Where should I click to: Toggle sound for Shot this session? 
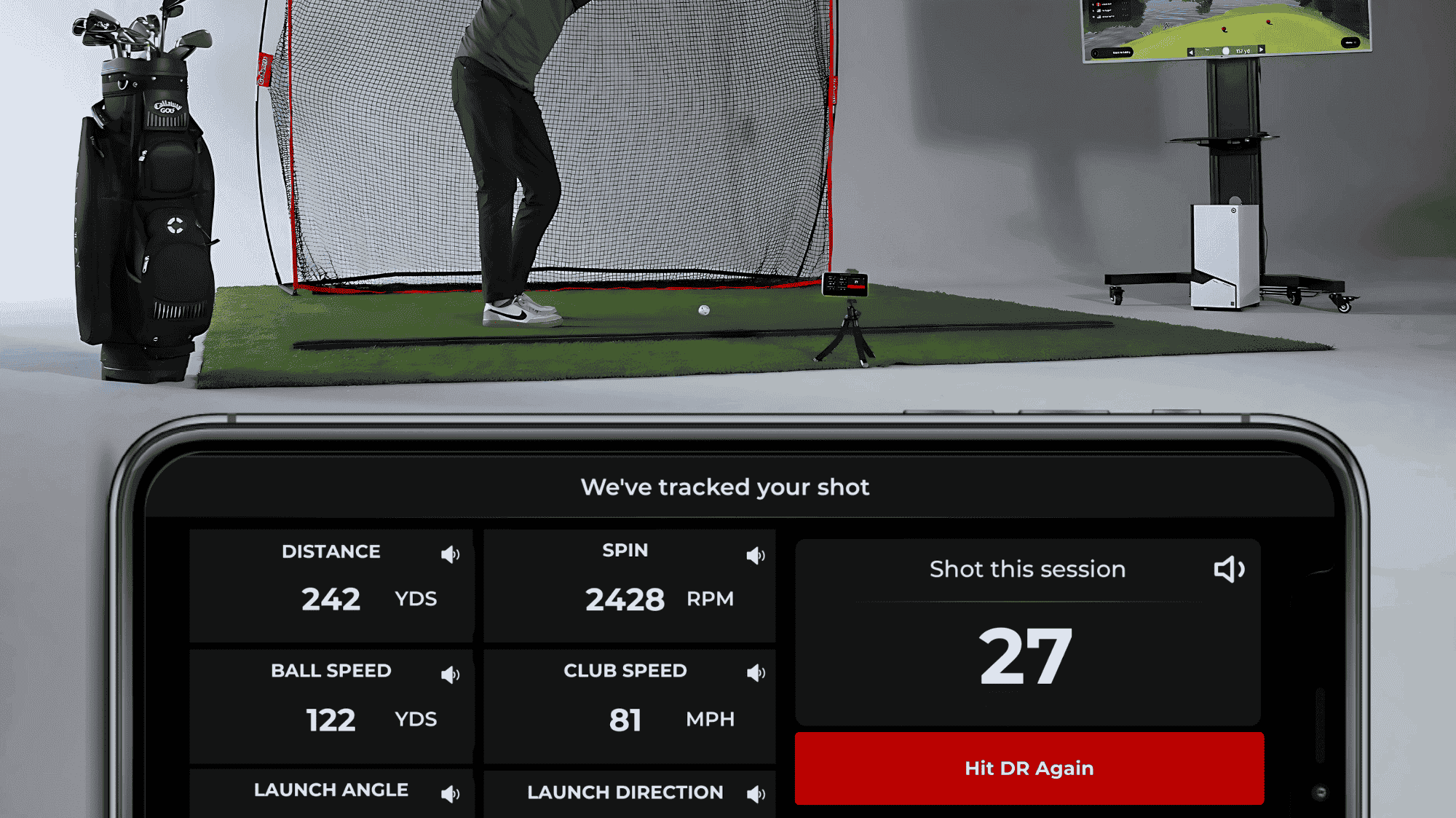tap(1230, 570)
